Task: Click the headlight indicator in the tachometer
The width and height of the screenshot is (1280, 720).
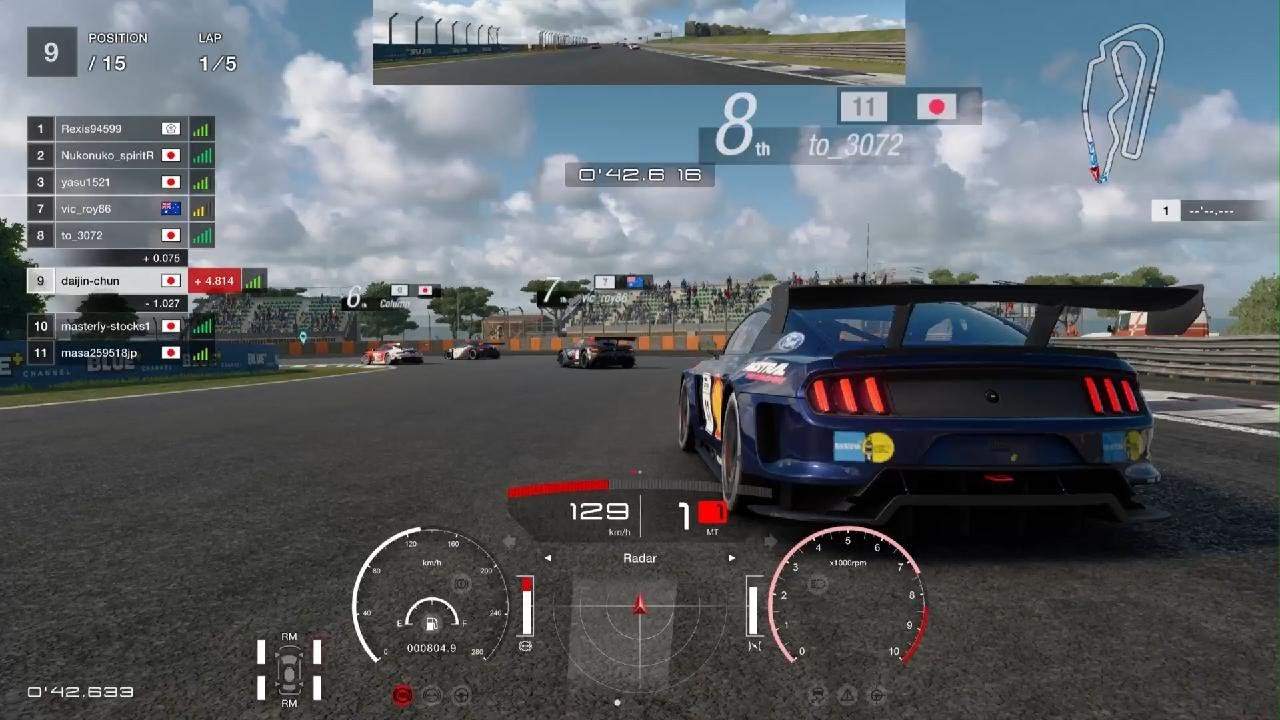Action: tap(817, 583)
